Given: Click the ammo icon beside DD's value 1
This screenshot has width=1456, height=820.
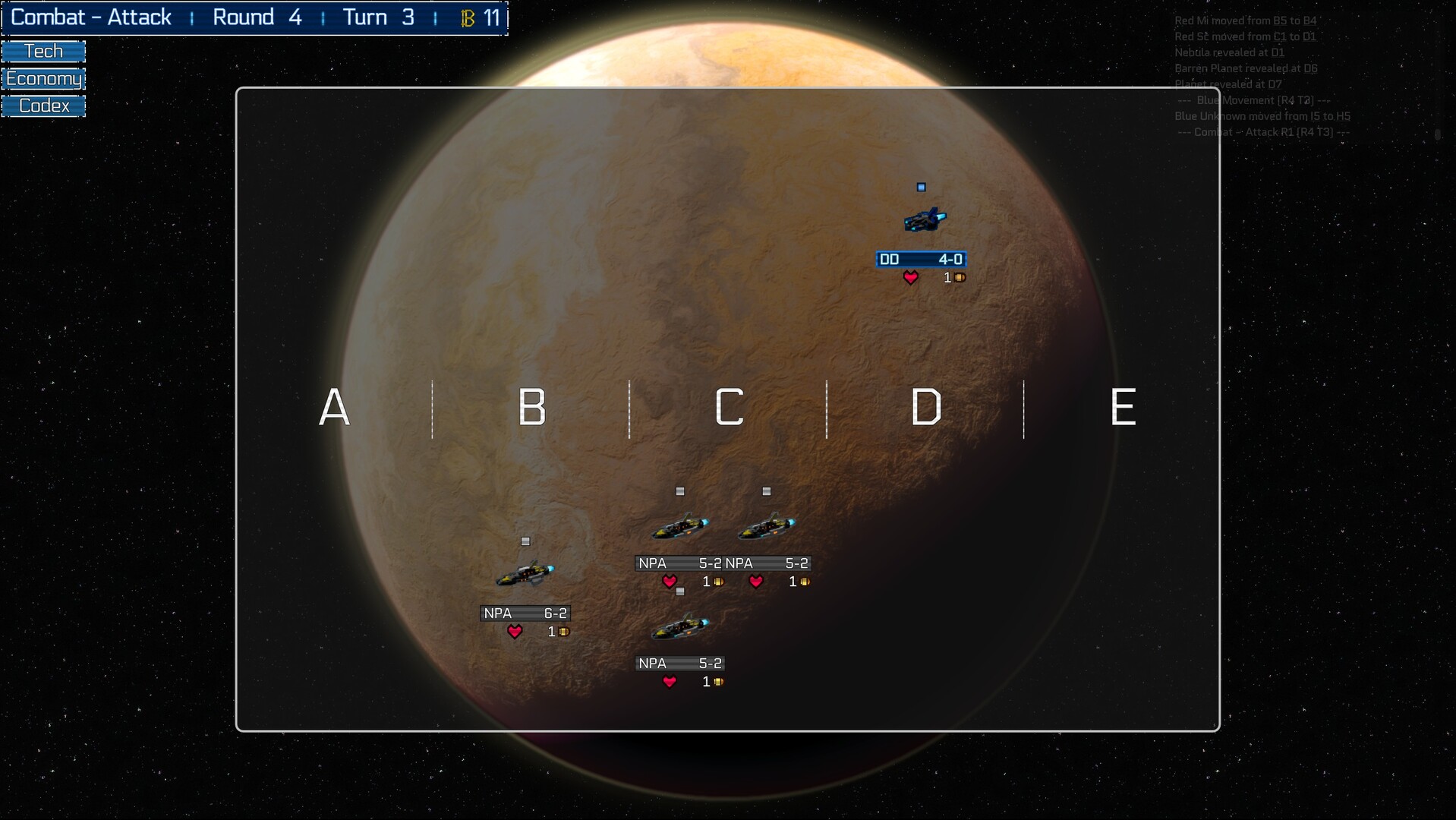Looking at the screenshot, I should pos(958,278).
